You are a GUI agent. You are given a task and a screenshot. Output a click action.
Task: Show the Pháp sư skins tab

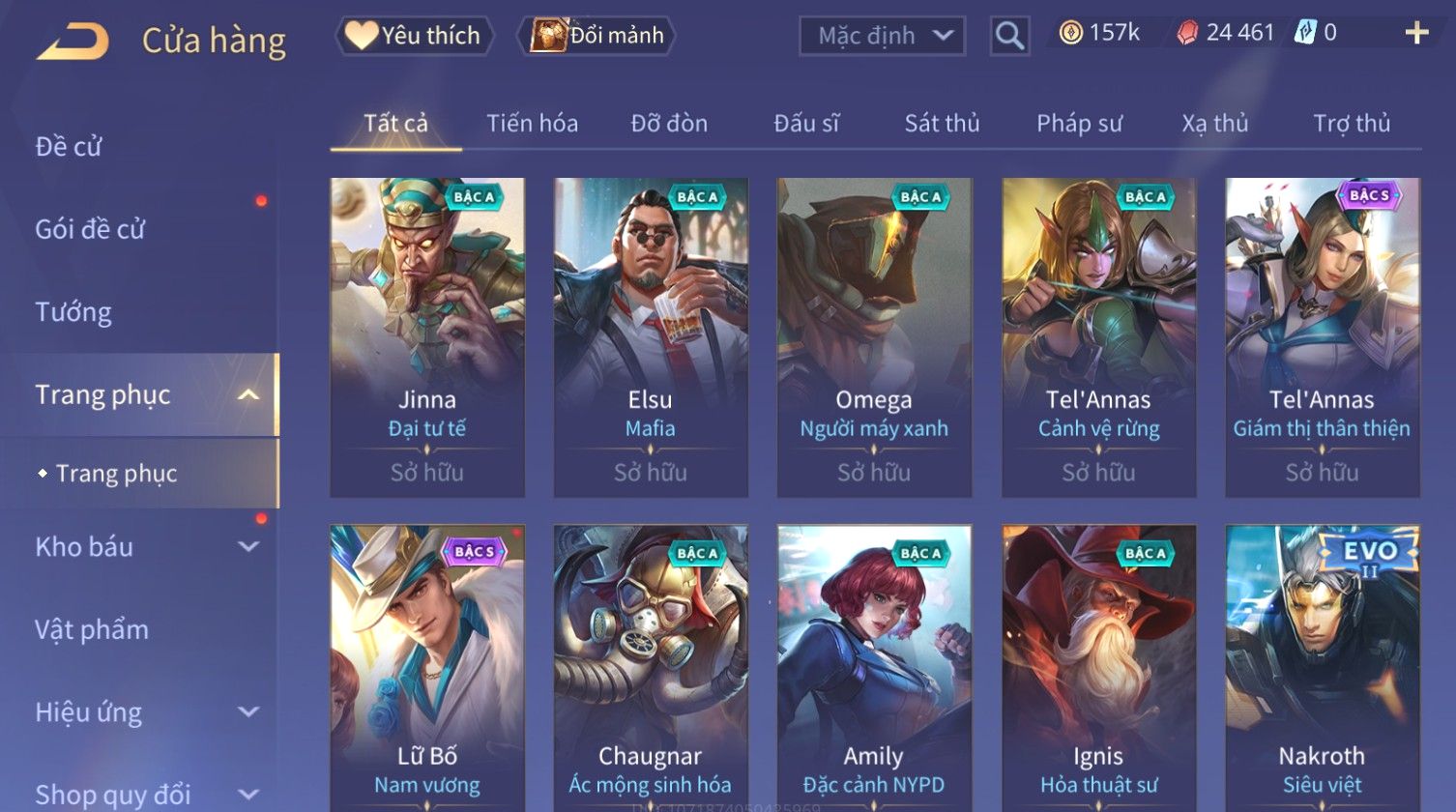click(x=1079, y=124)
